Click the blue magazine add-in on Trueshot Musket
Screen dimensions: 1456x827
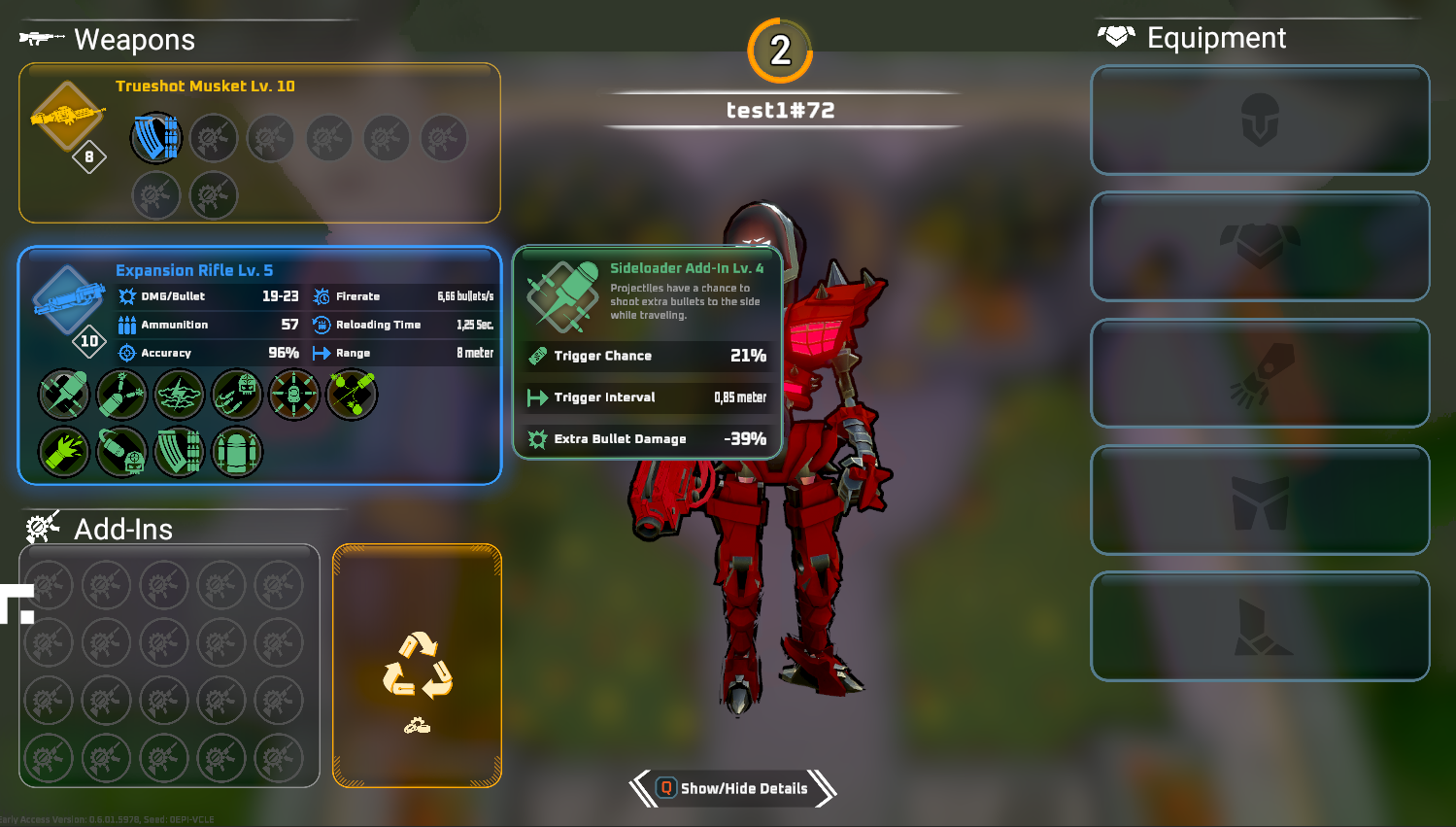click(155, 138)
